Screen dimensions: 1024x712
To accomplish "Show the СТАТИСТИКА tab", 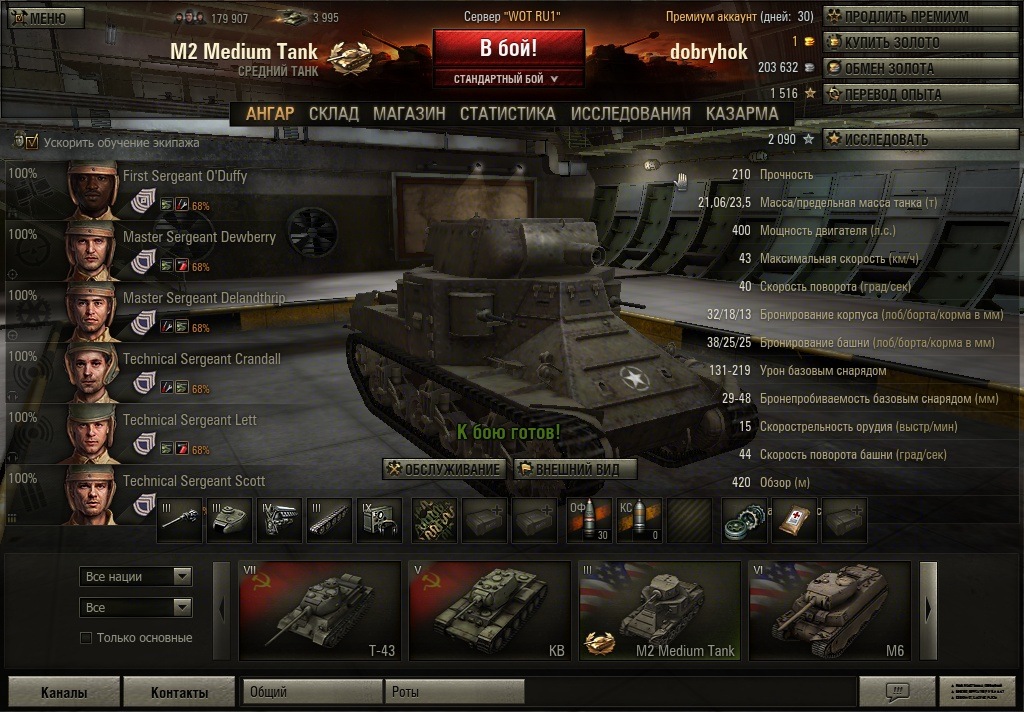I will 507,113.
